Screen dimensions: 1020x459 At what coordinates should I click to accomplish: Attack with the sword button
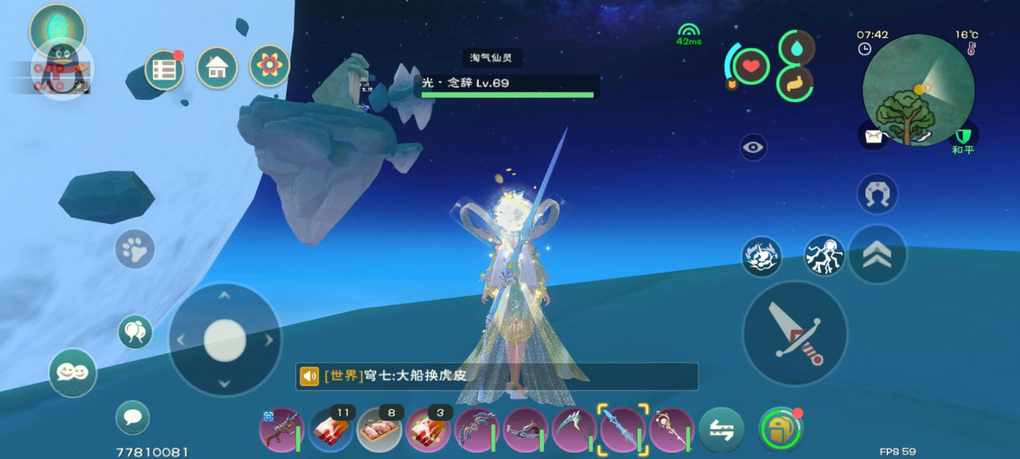[x=795, y=333]
